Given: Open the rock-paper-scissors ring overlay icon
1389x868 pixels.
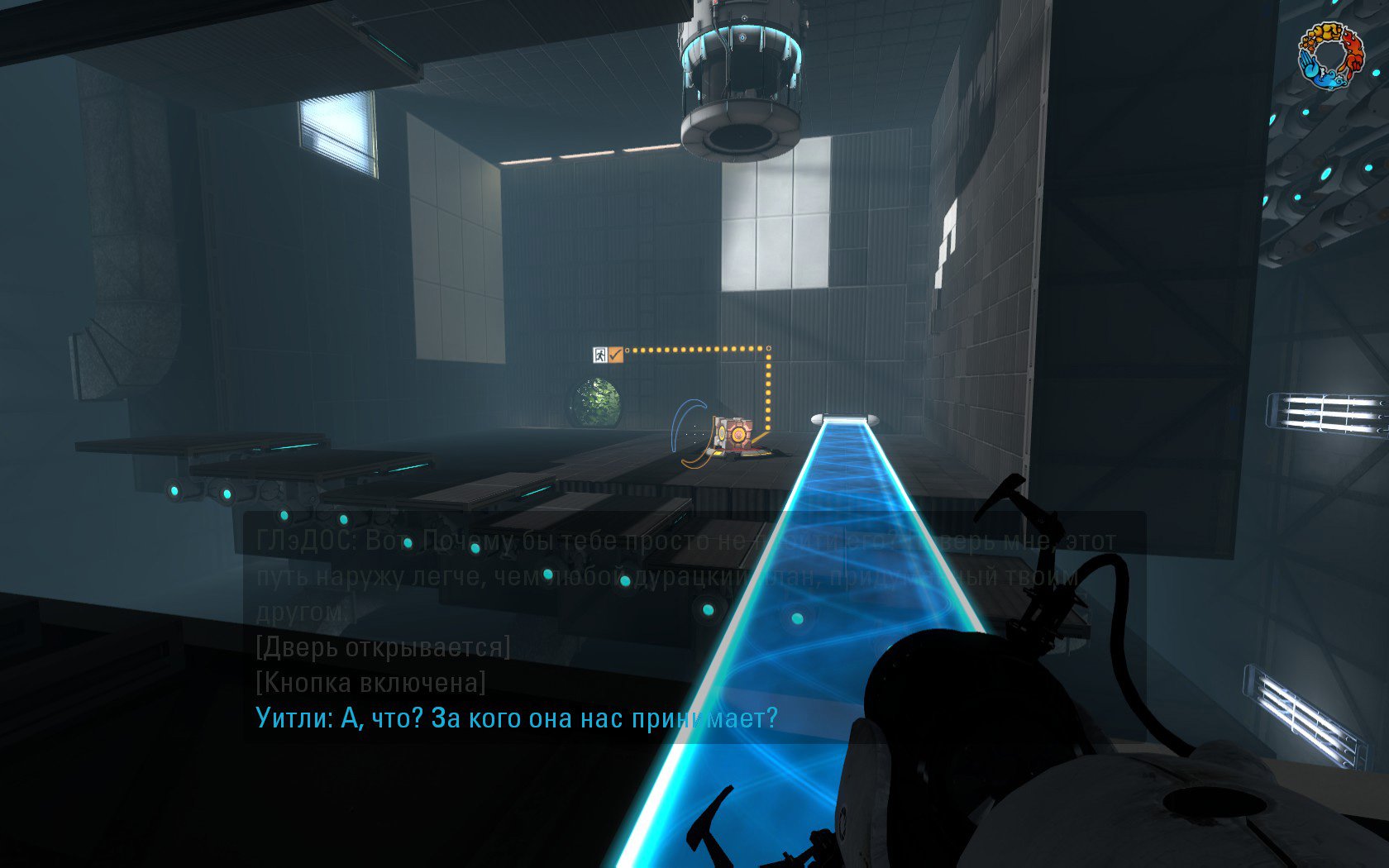Looking at the screenshot, I should [1329, 55].
